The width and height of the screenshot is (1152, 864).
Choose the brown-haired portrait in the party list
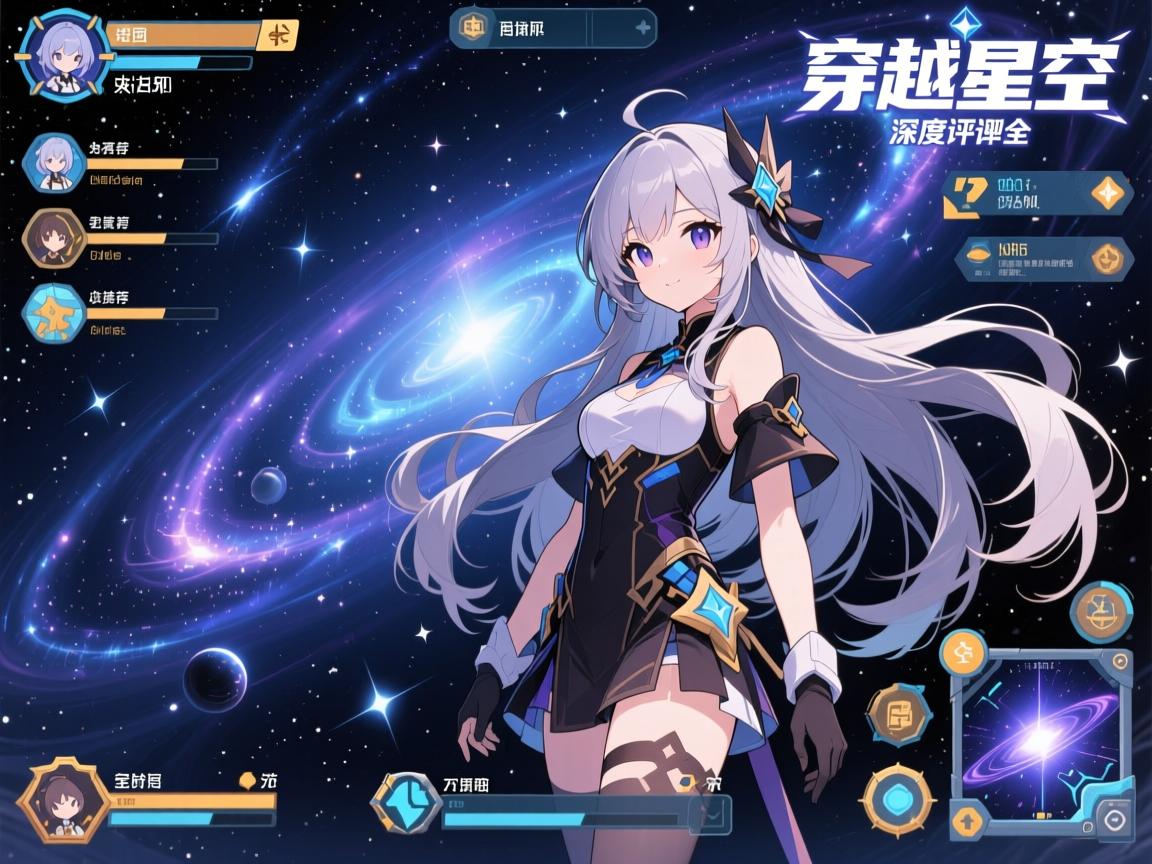[53, 237]
